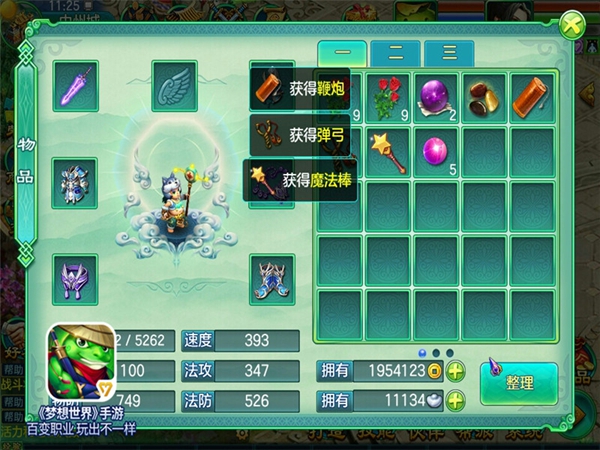
Task: Choose the chestnut item in the bag
Action: pyautogui.click(x=486, y=97)
